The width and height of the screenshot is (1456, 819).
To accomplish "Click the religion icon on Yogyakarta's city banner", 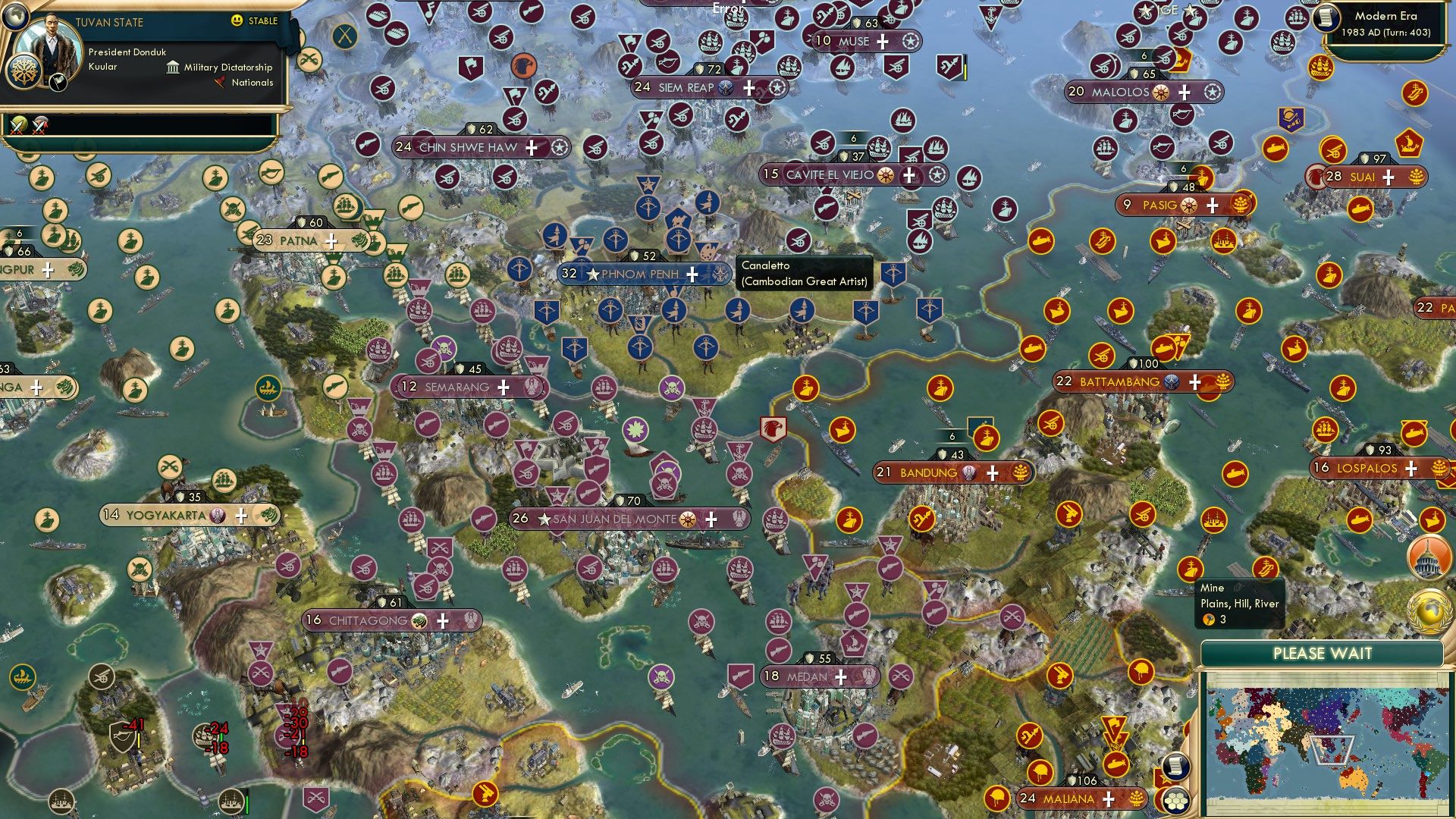I will [218, 513].
